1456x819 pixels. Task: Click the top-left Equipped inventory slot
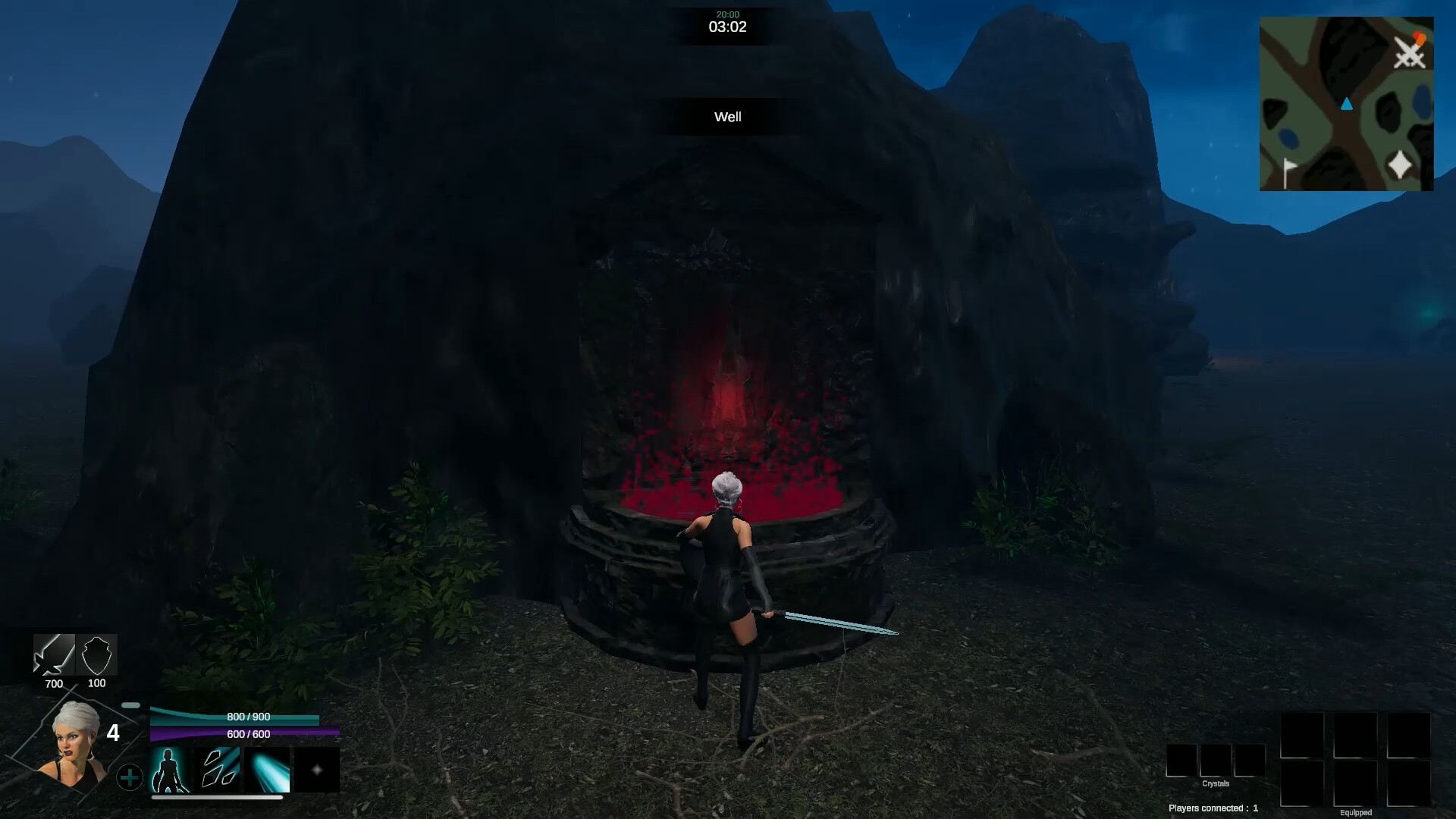(x=1301, y=737)
